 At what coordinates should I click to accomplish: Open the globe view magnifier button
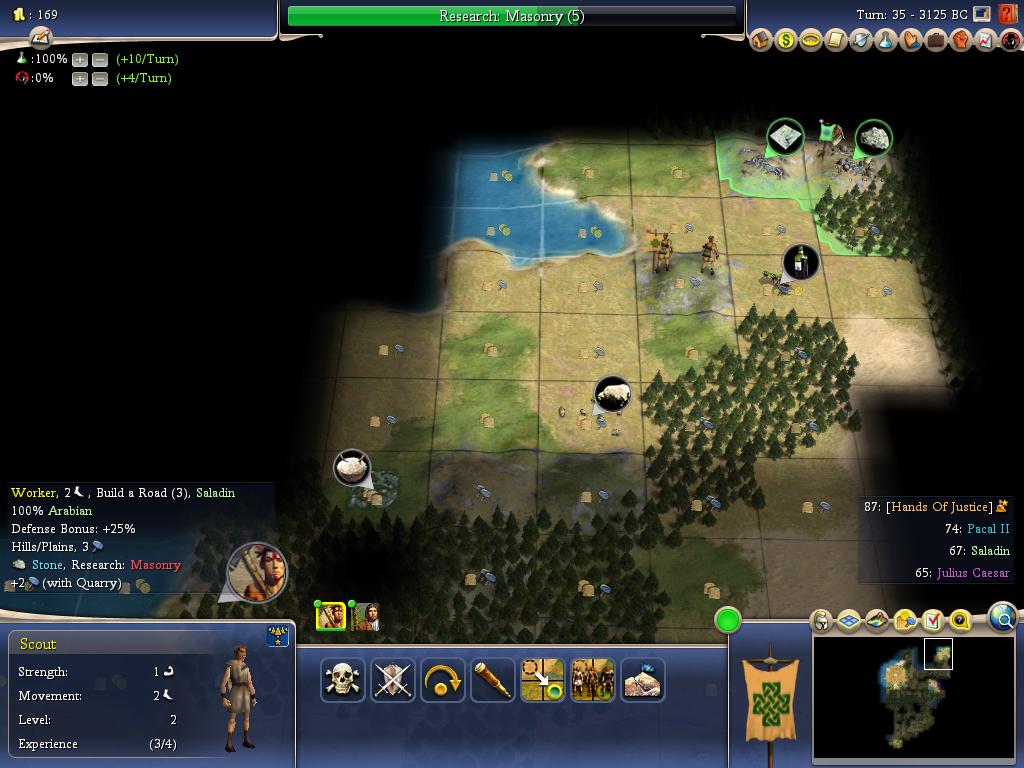(x=1003, y=618)
